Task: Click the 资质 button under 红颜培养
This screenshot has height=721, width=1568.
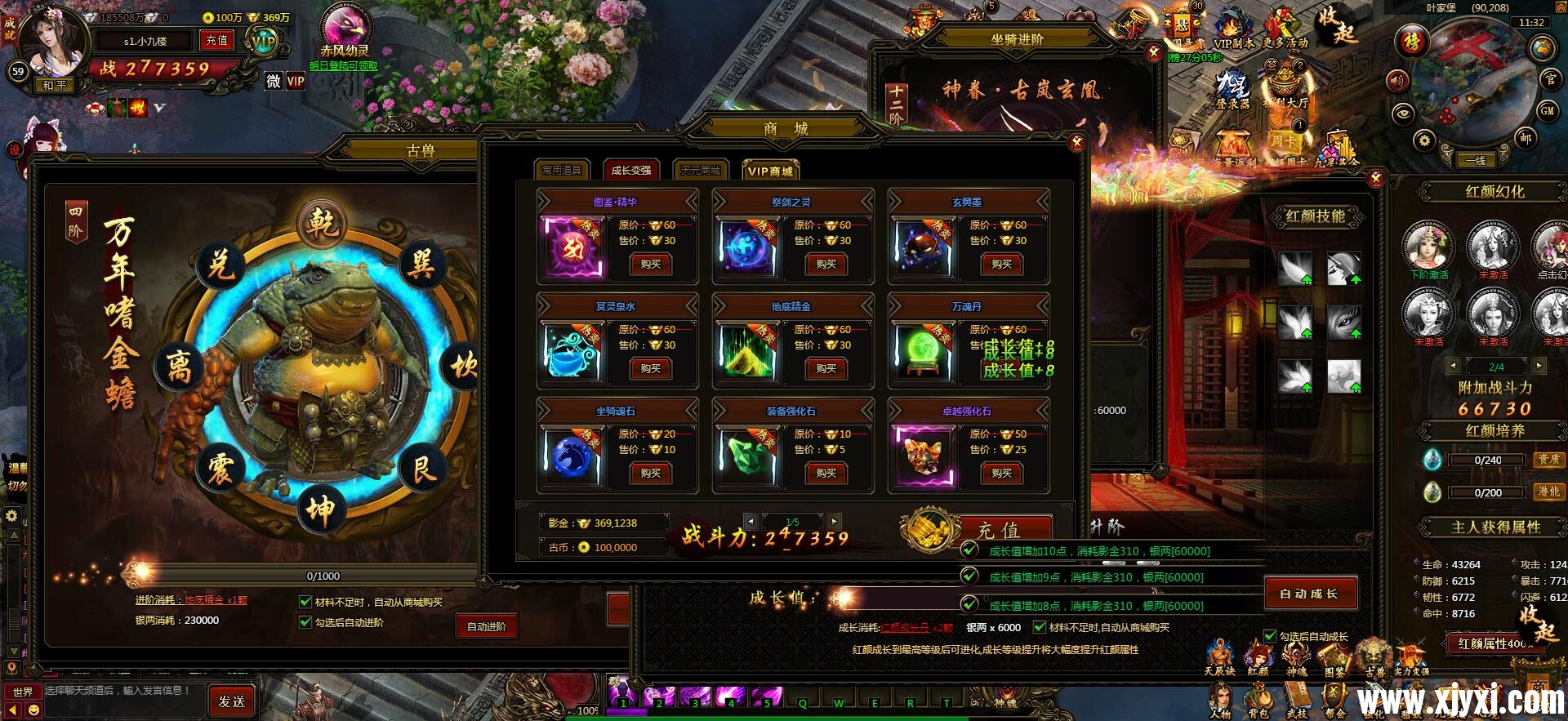Action: pyautogui.click(x=1548, y=460)
